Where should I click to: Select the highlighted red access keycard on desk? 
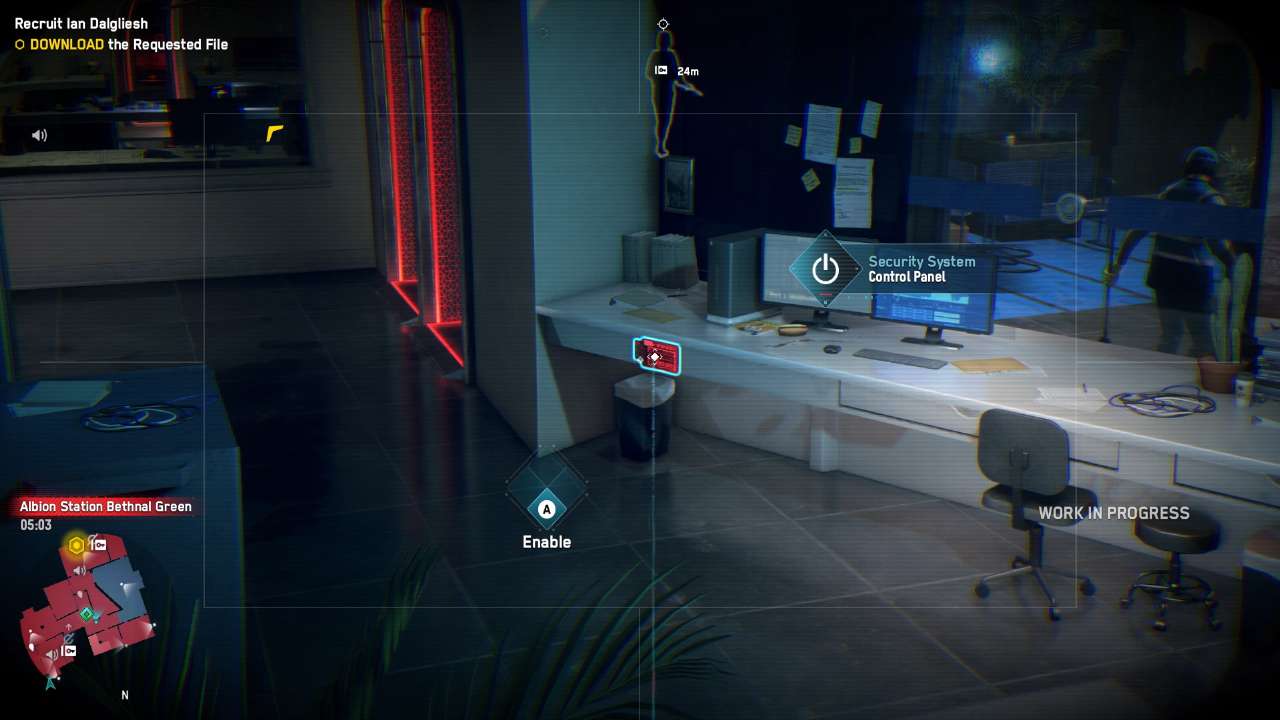pyautogui.click(x=657, y=357)
